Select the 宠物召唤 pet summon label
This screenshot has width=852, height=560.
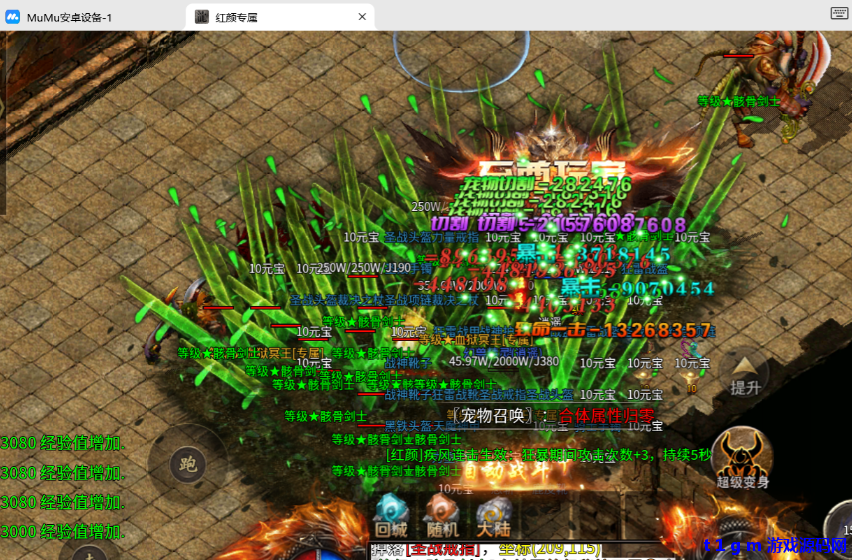pos(493,416)
